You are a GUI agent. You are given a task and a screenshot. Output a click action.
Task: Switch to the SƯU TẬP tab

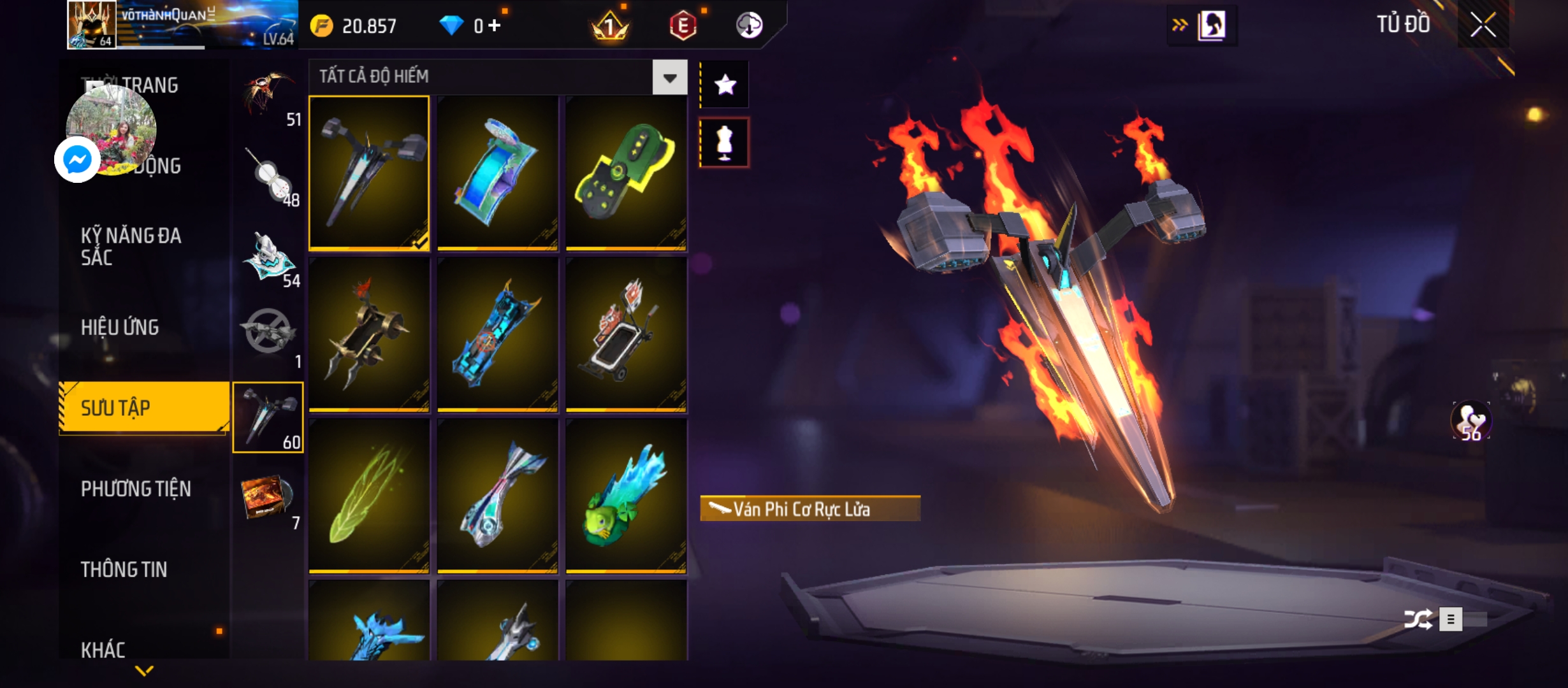click(x=144, y=408)
